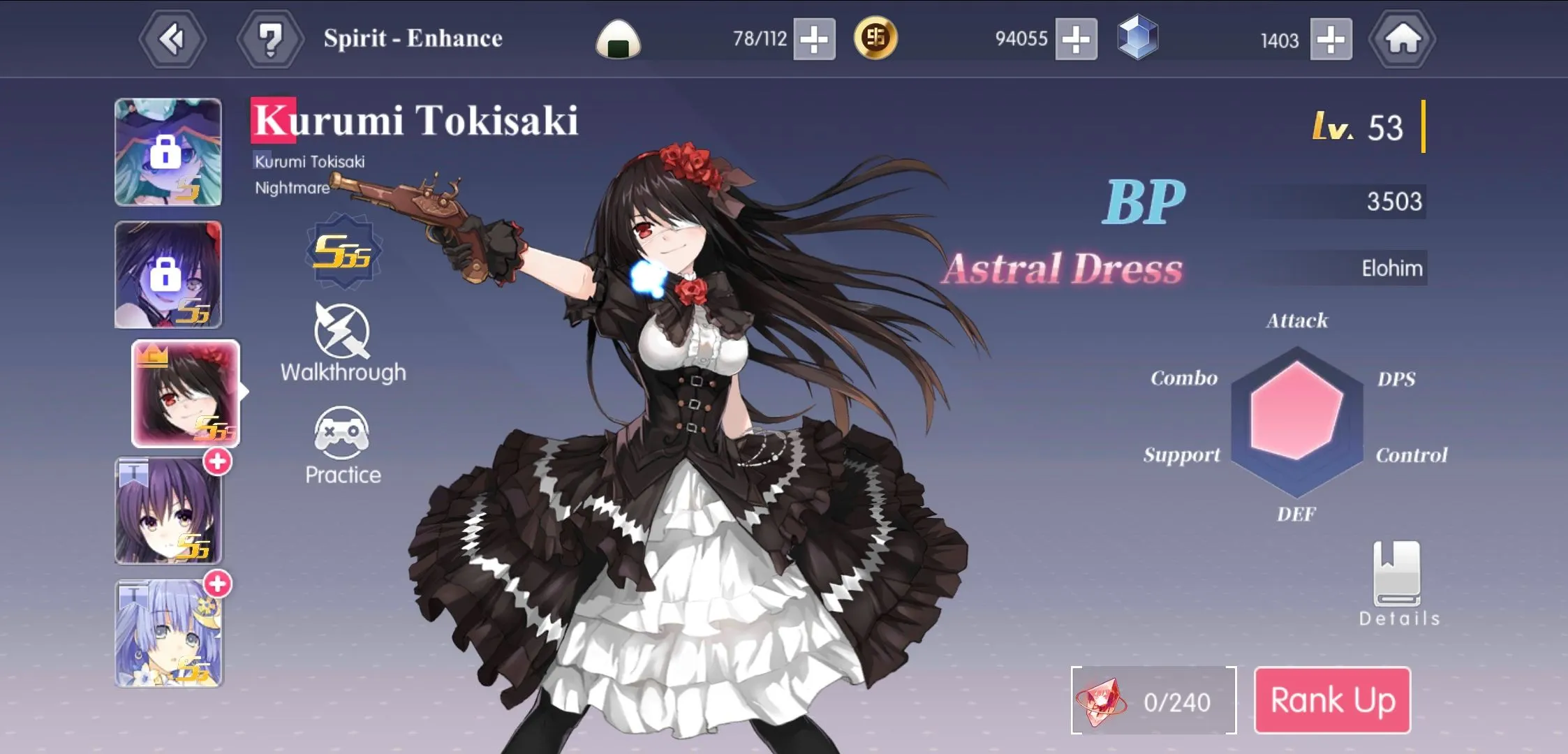Add stamina with the rice ball plus button
Viewport: 1568px width, 754px height.
coord(814,39)
